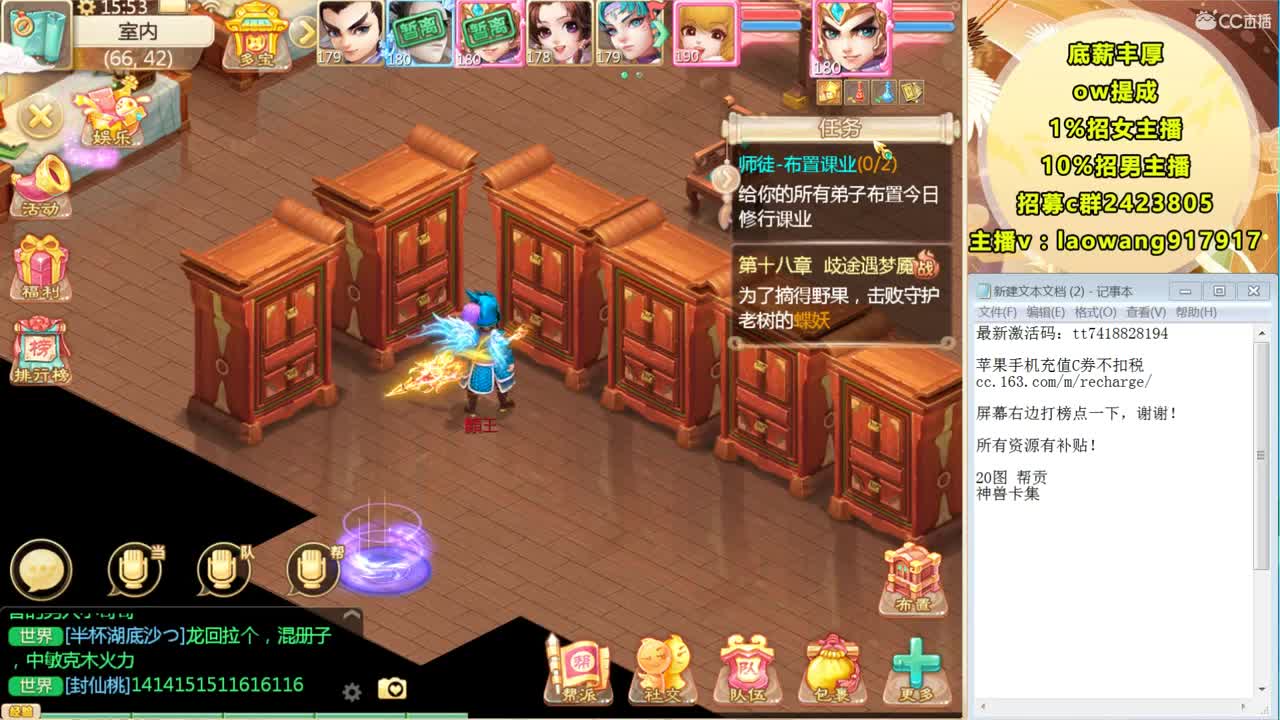Viewport: 1280px width, 720px height.
Task: Toggle the 队 (team) voice channel
Action: coord(222,568)
